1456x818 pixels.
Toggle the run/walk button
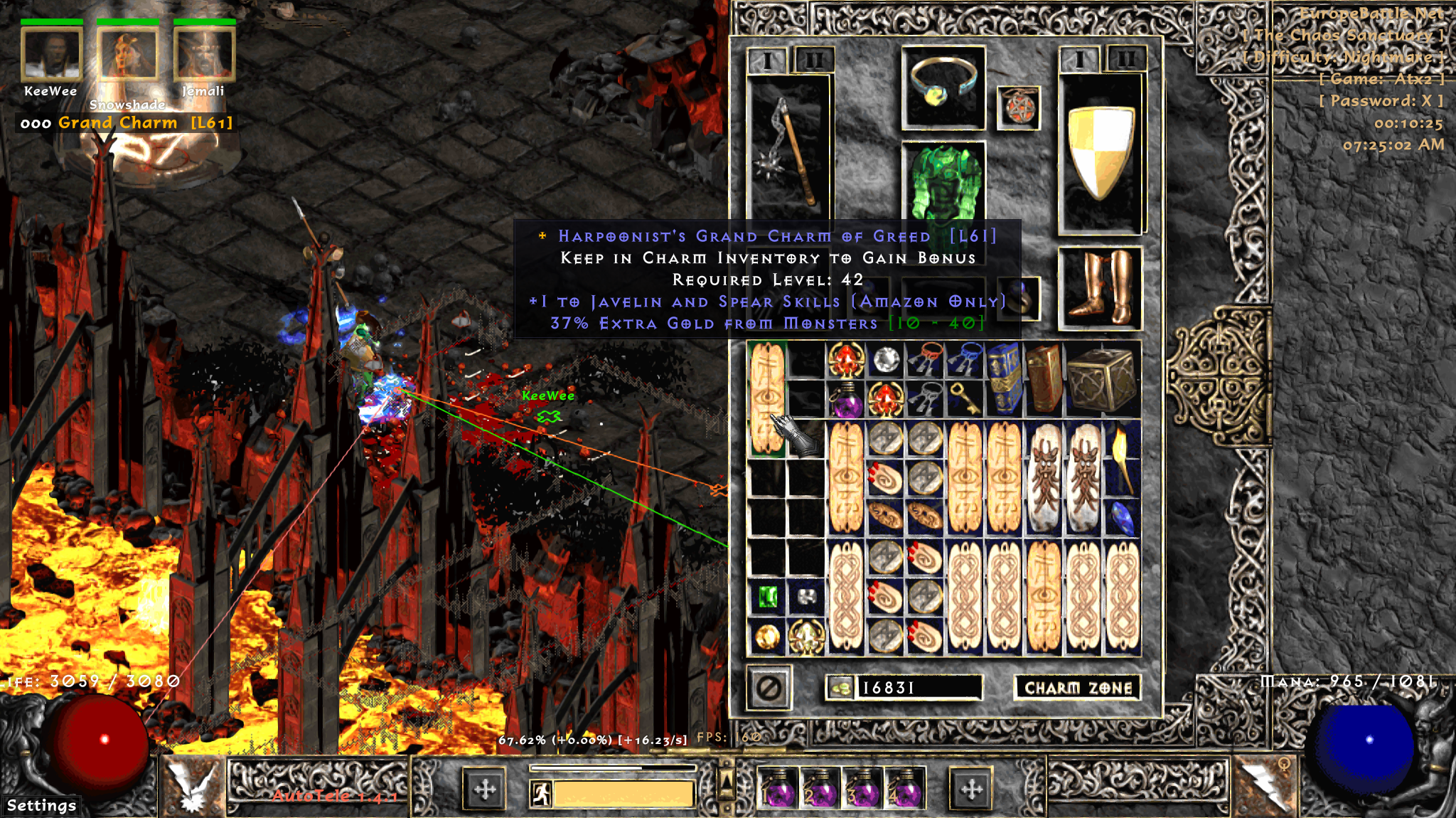click(x=541, y=793)
